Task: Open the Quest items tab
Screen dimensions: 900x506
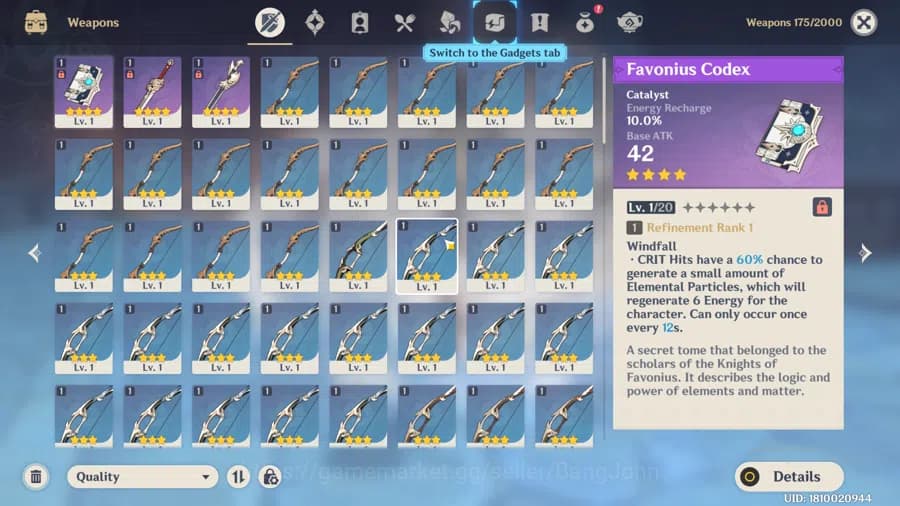Action: [540, 23]
